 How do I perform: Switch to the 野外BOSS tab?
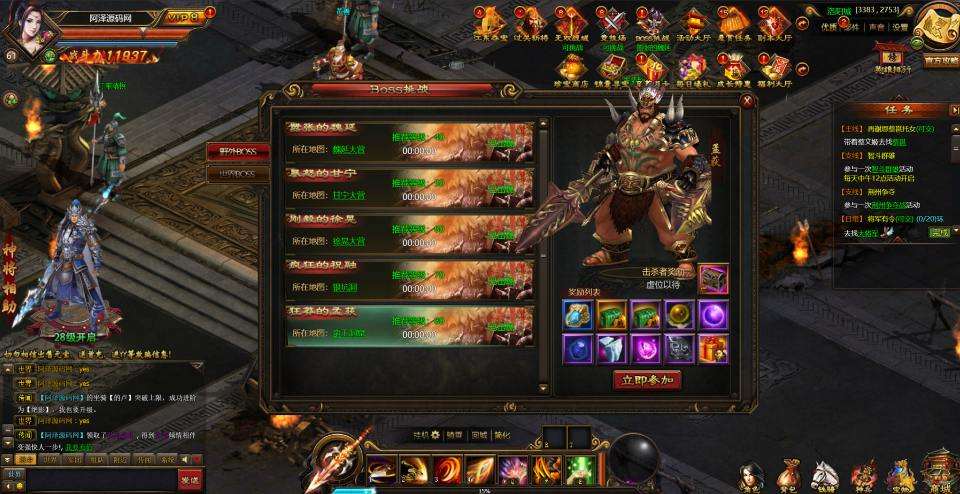(237, 151)
